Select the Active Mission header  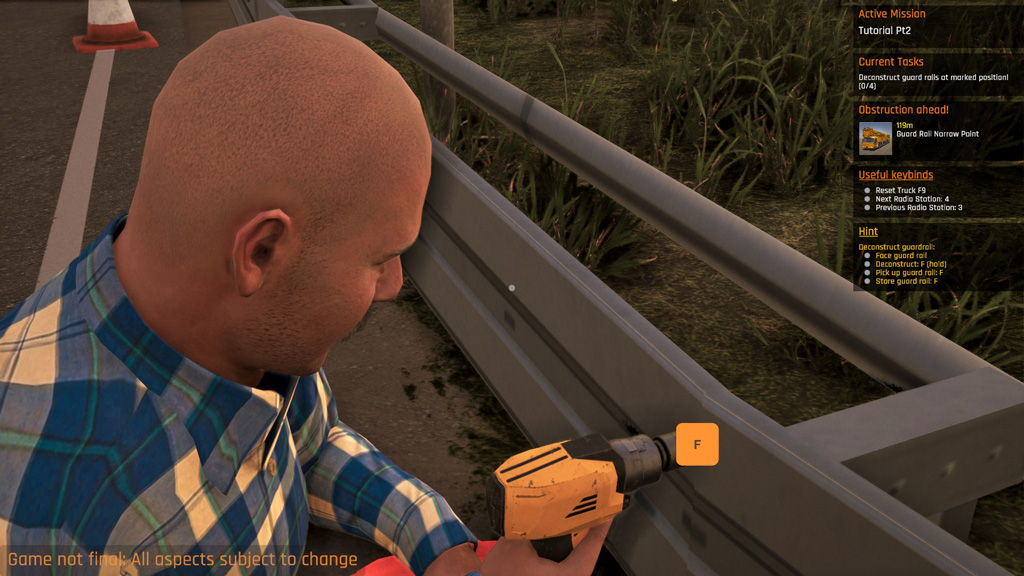coord(892,14)
